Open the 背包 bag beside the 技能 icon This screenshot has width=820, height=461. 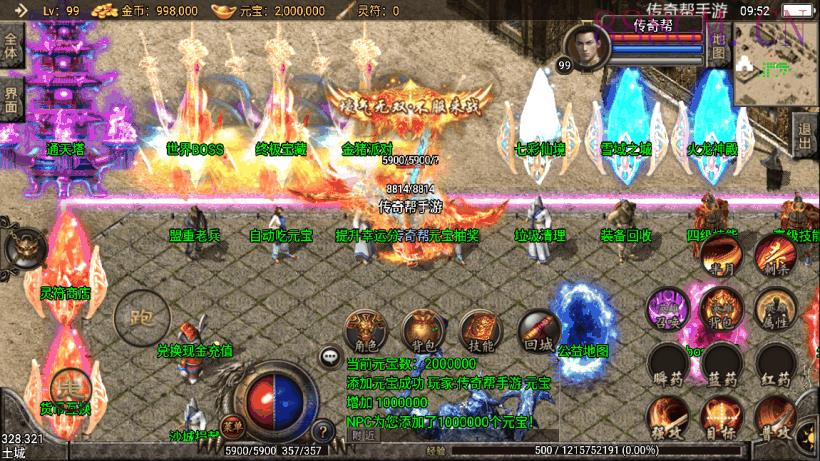[x=423, y=329]
